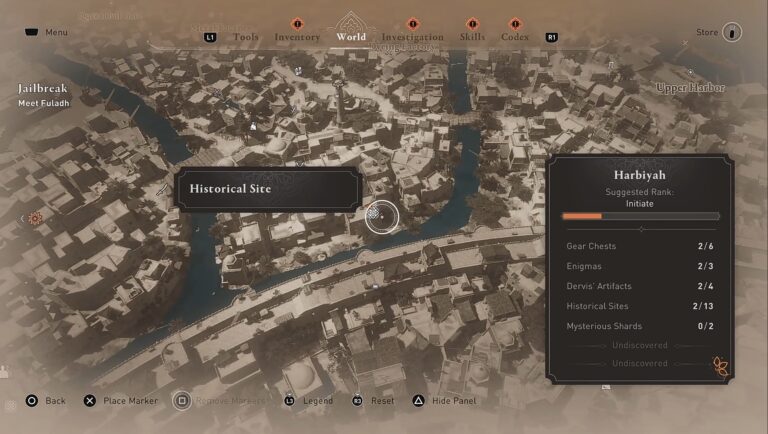The image size is (768, 434).
Task: Select the Jailbreak quest tracker
Action: tap(42, 88)
